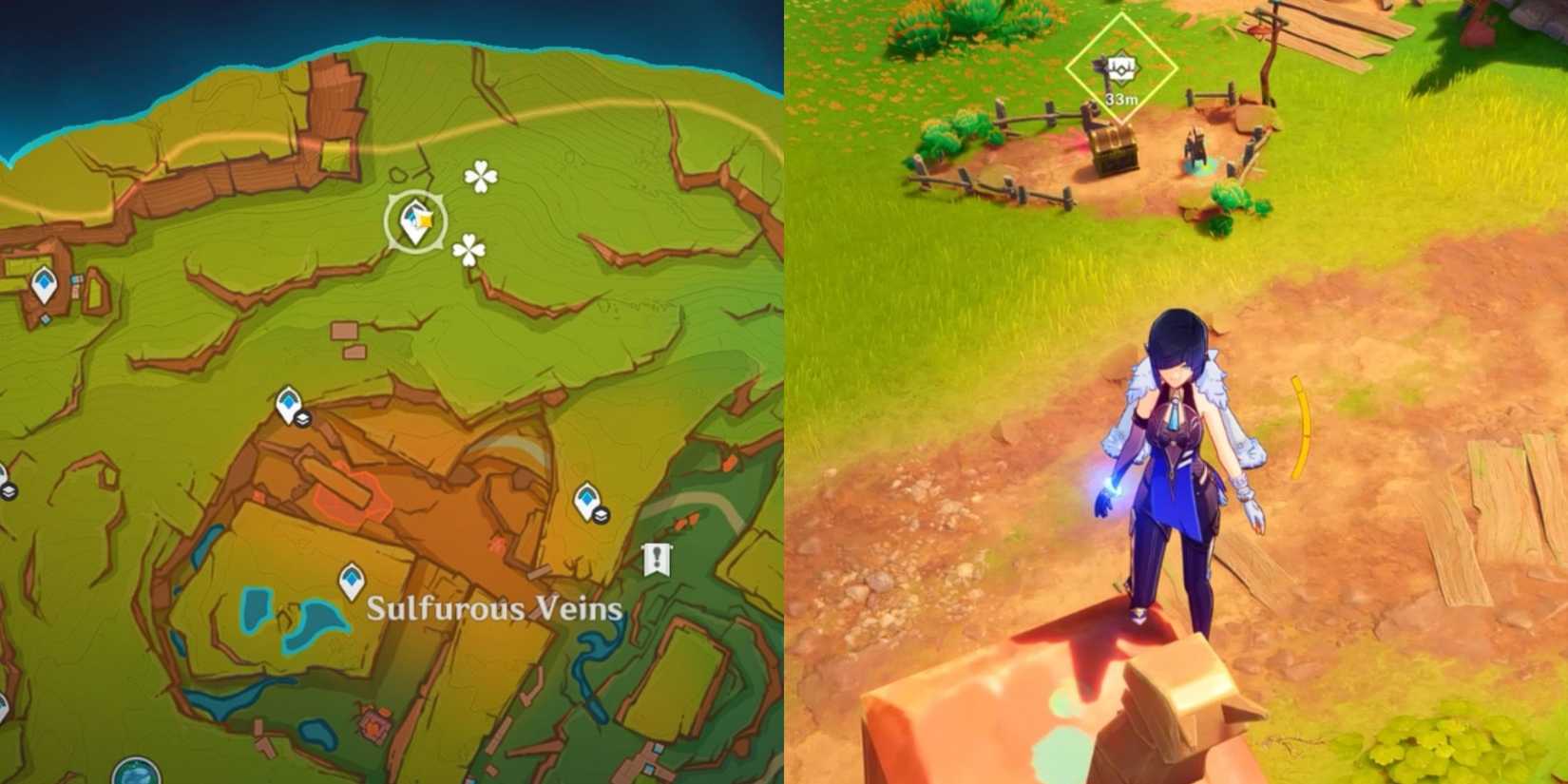Select the ore deposit icon next to the central waypoint
The width and height of the screenshot is (1568, 784).
[x=302, y=418]
